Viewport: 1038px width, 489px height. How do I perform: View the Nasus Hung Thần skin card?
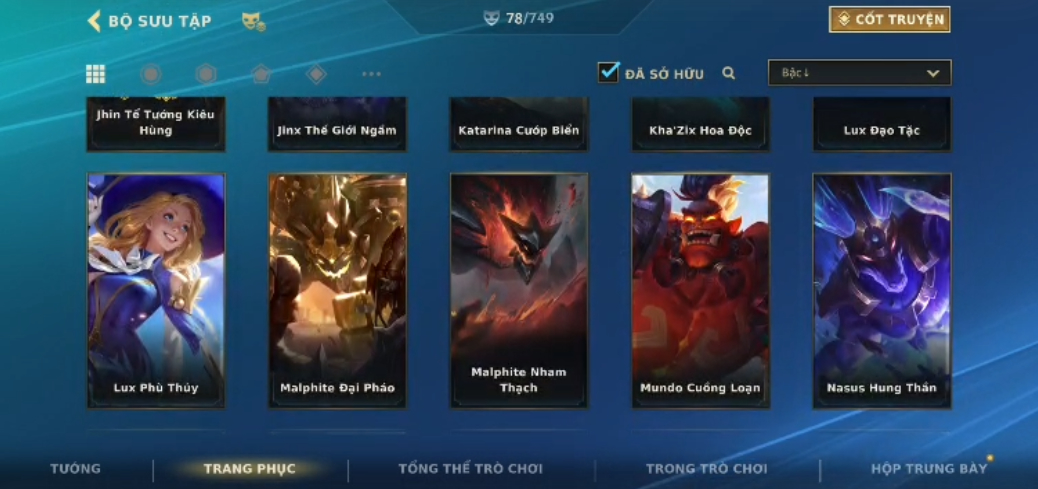881,290
